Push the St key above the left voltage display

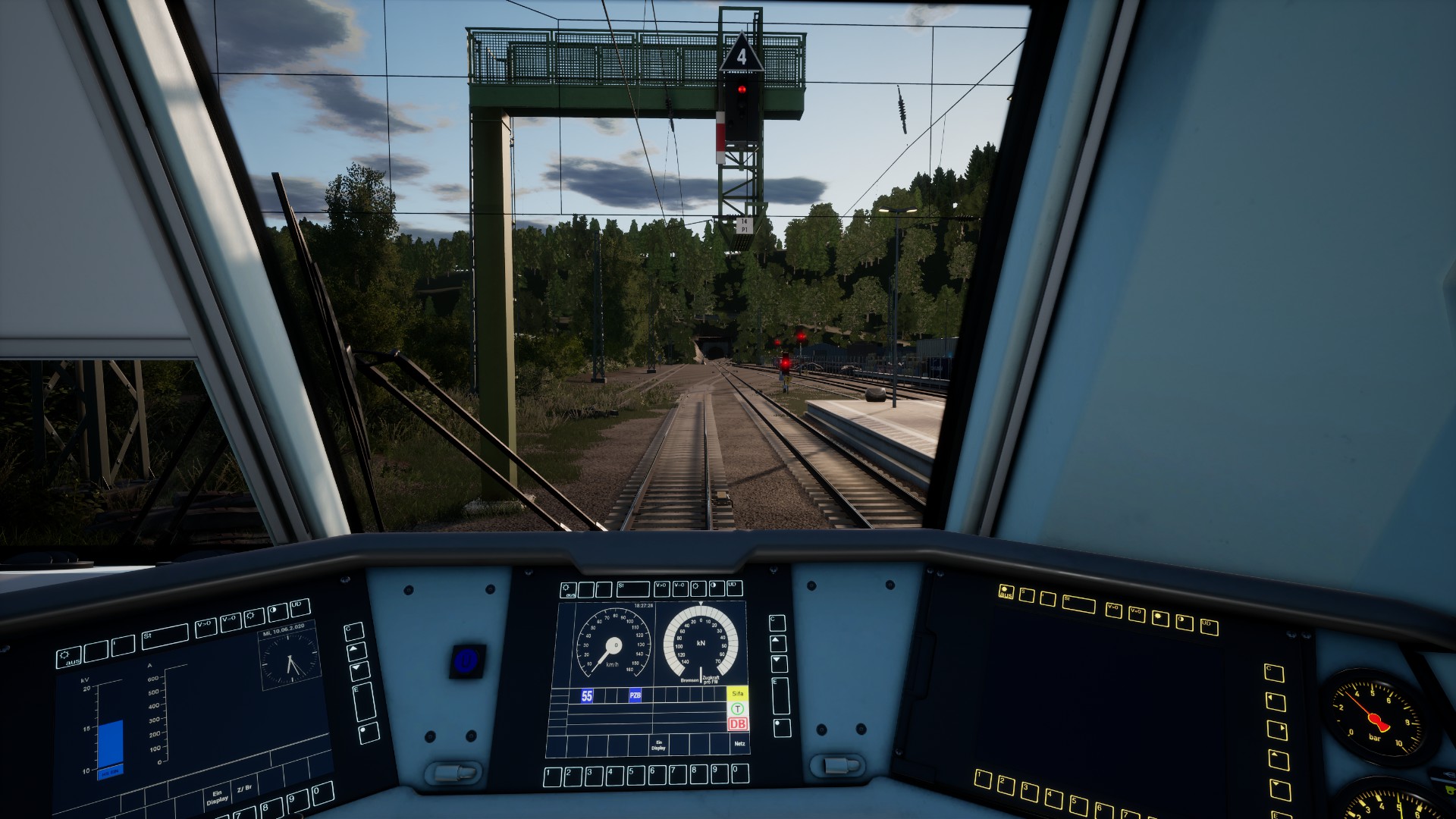tap(164, 636)
